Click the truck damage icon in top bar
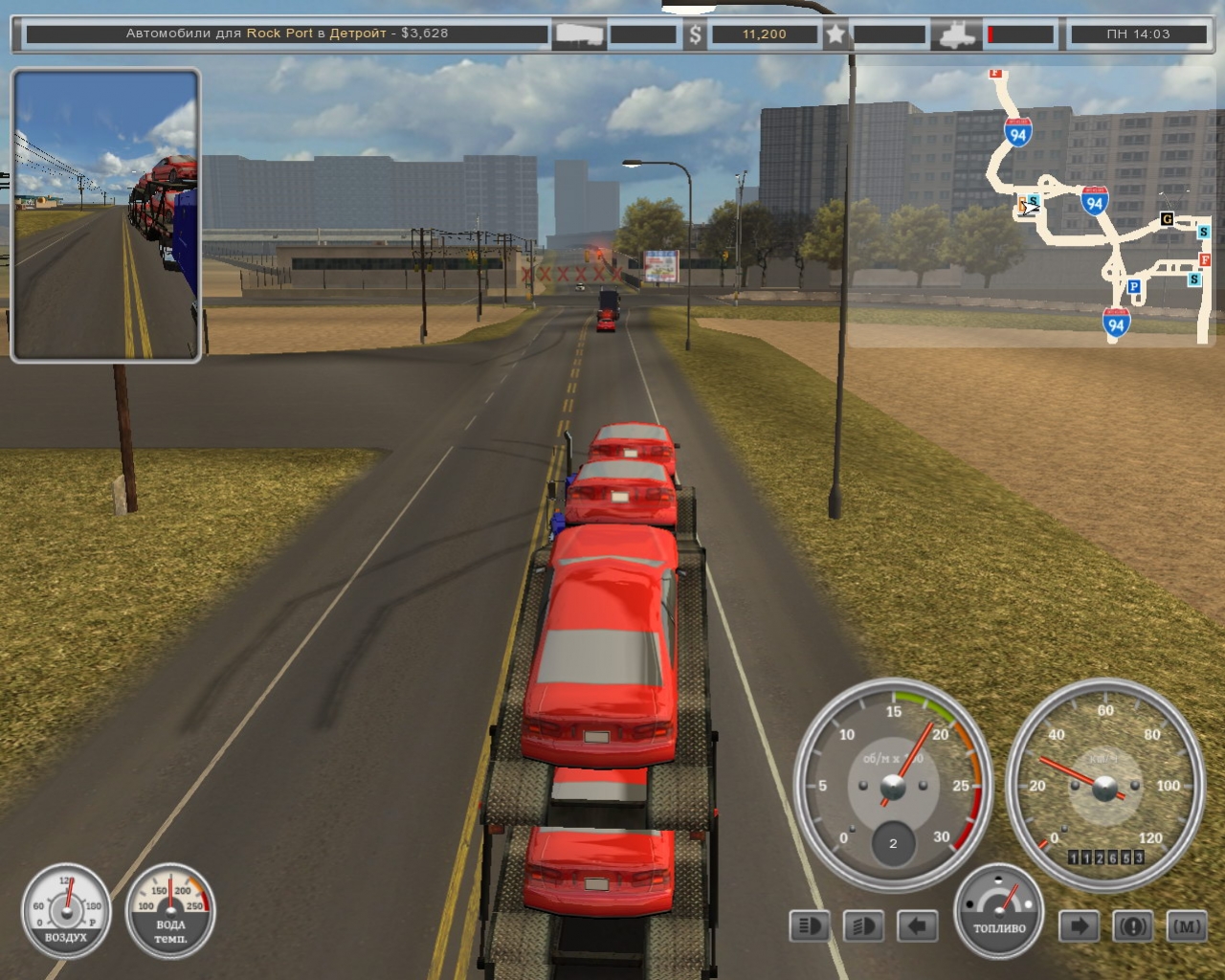Viewport: 1225px width, 980px height. [x=957, y=34]
